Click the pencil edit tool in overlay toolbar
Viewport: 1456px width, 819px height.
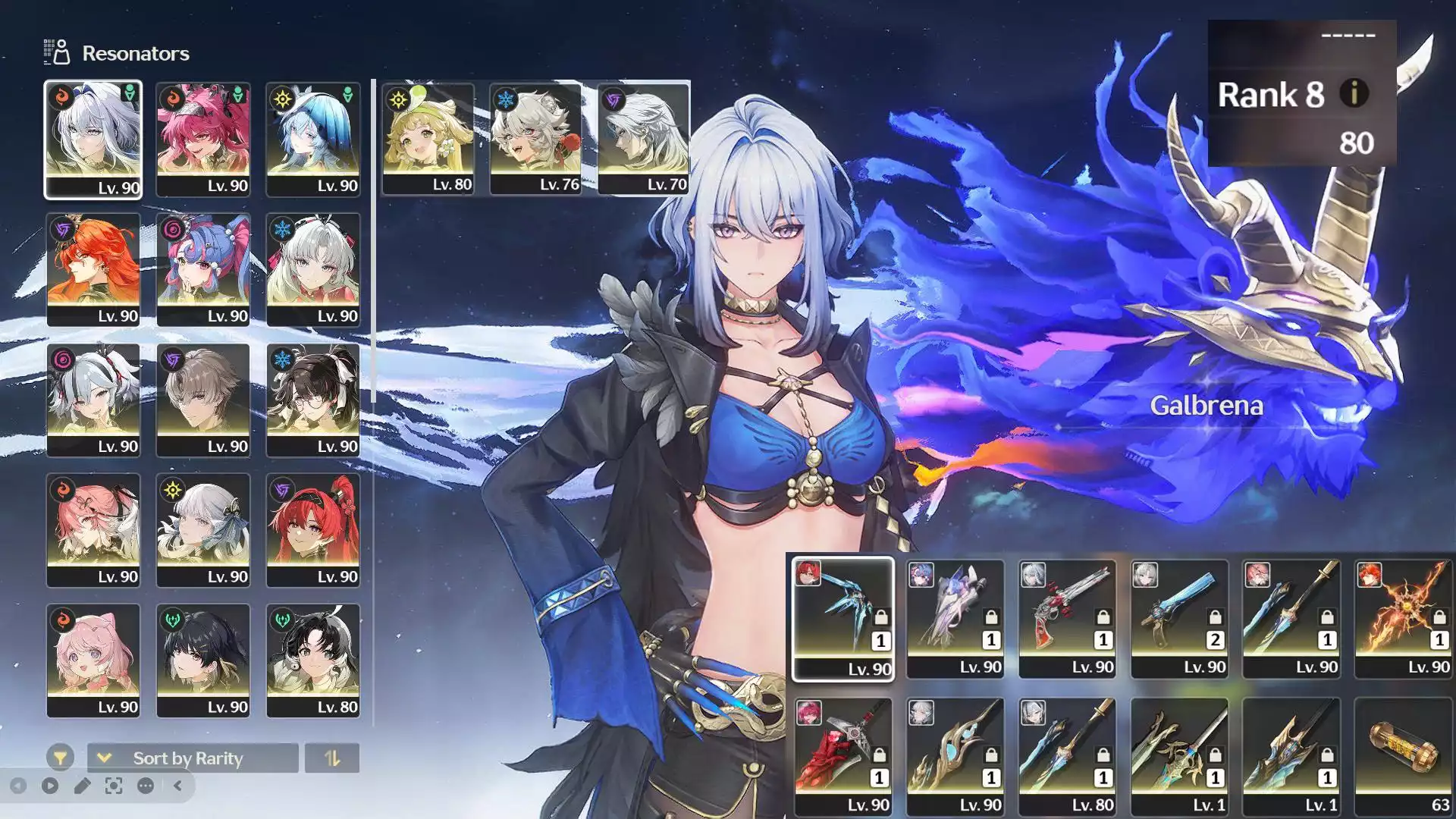click(82, 786)
